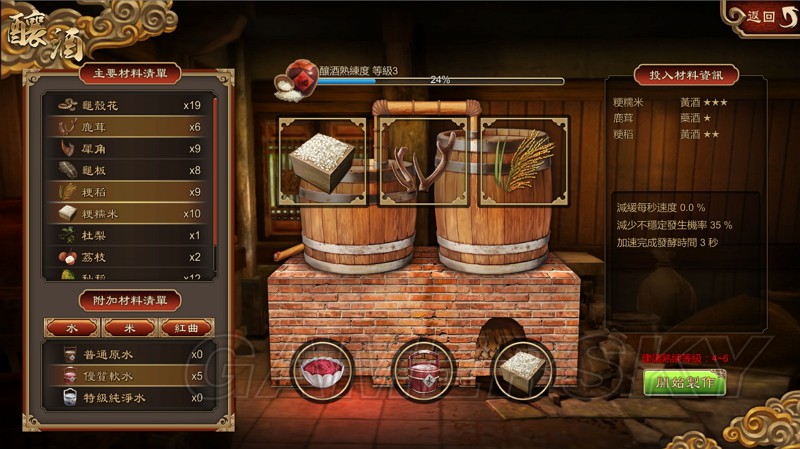Click the glutinous rice box ingredient slot
Image resolution: width=800 pixels, height=449 pixels.
pyautogui.click(x=322, y=161)
